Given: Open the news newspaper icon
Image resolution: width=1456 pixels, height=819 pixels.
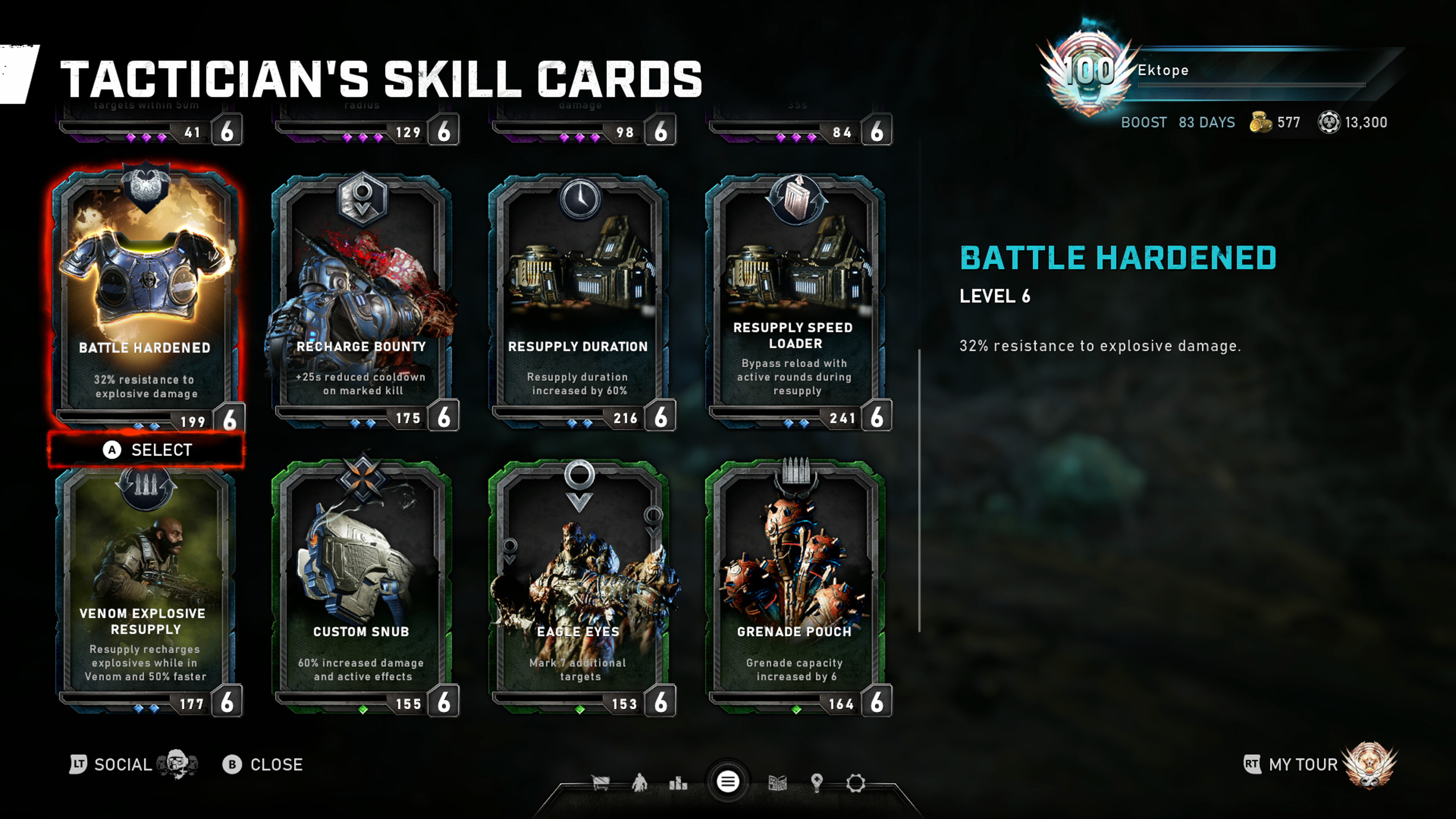Looking at the screenshot, I should click(778, 783).
